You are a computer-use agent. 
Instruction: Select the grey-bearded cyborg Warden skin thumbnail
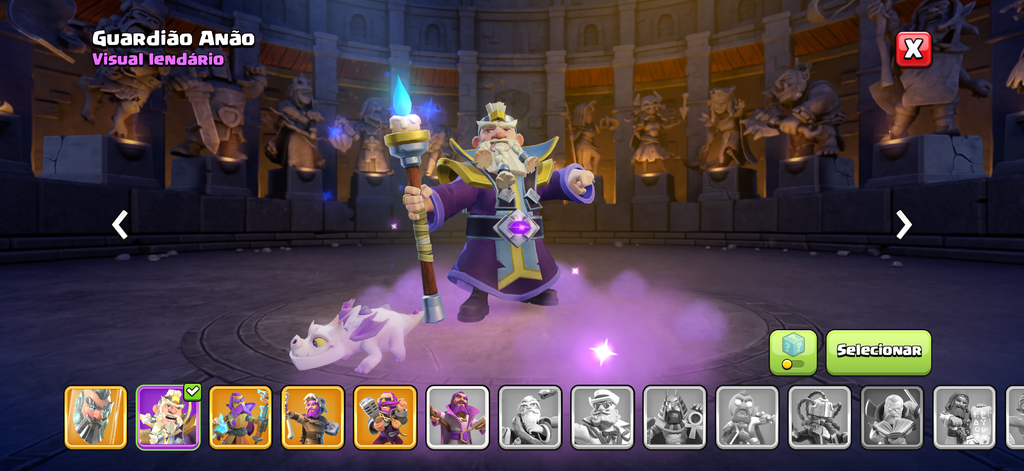tap(96, 417)
